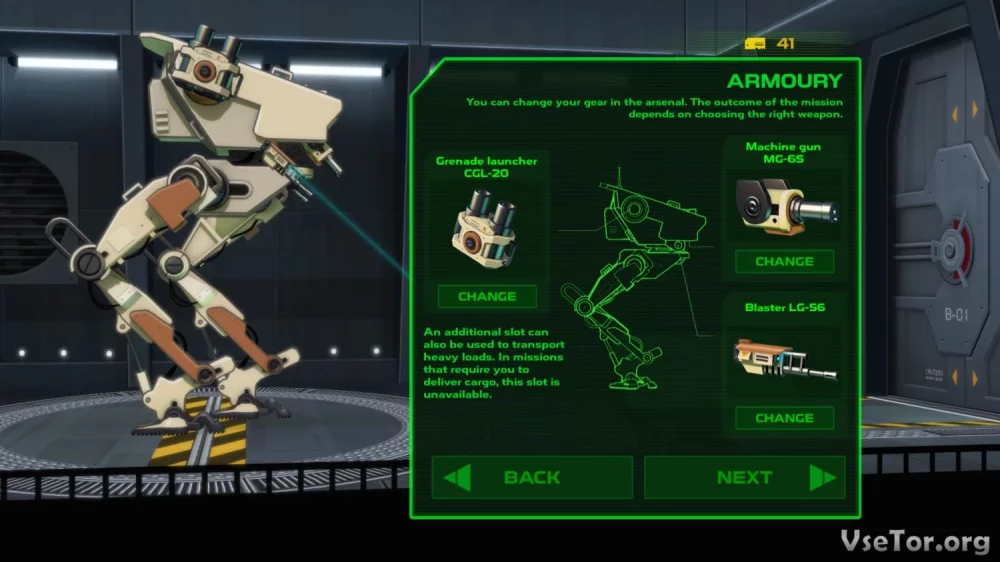The width and height of the screenshot is (1000, 562).
Task: Go back with the BACK button
Action: (x=532, y=477)
